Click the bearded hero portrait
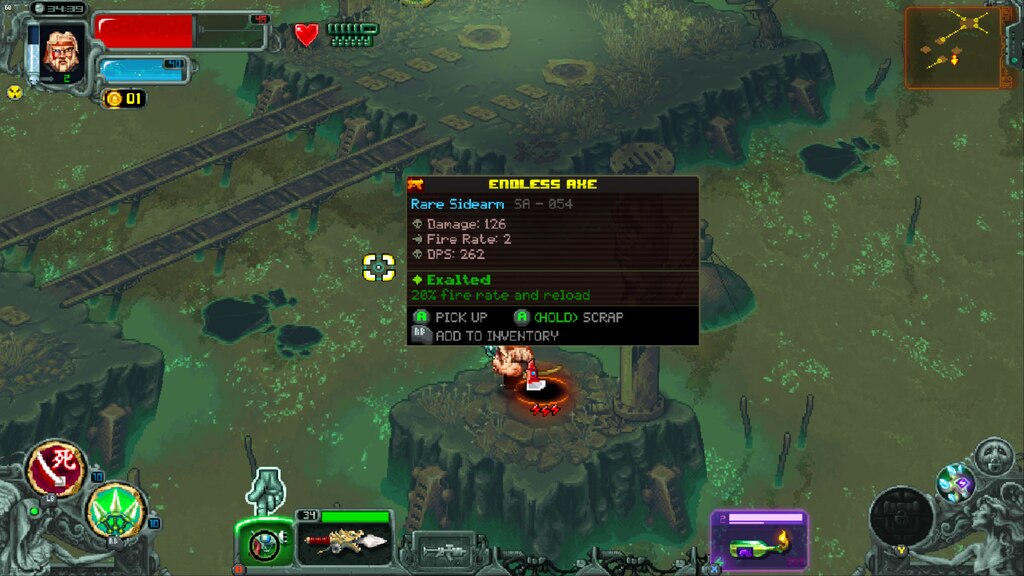Image resolution: width=1024 pixels, height=576 pixels. point(63,50)
